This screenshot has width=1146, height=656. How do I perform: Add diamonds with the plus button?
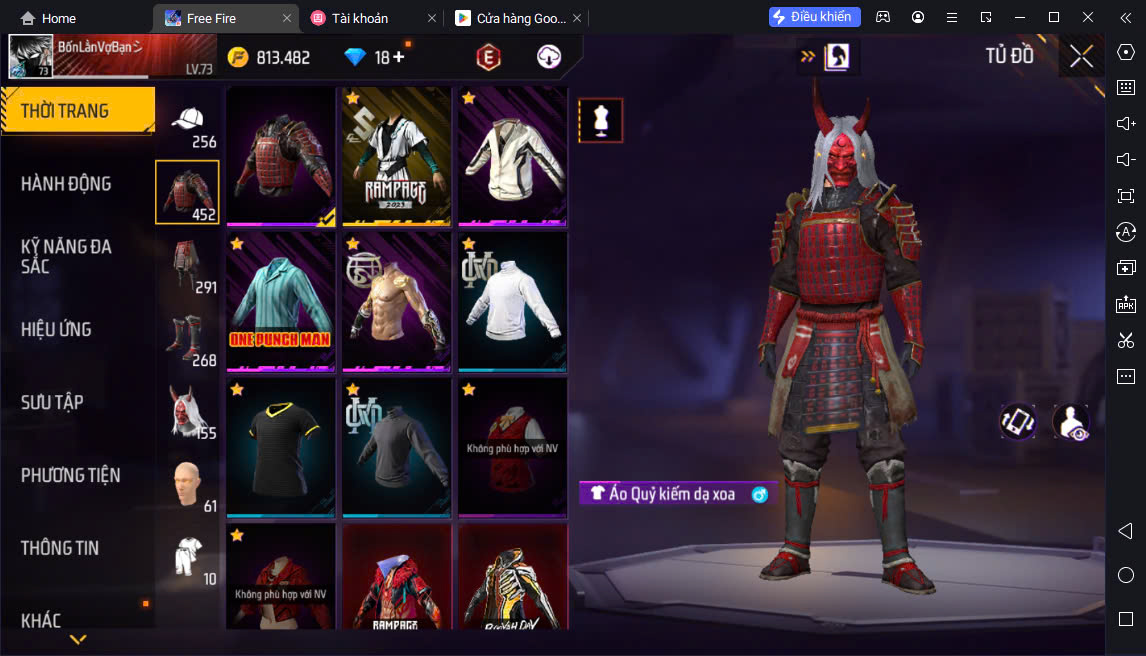coord(399,57)
